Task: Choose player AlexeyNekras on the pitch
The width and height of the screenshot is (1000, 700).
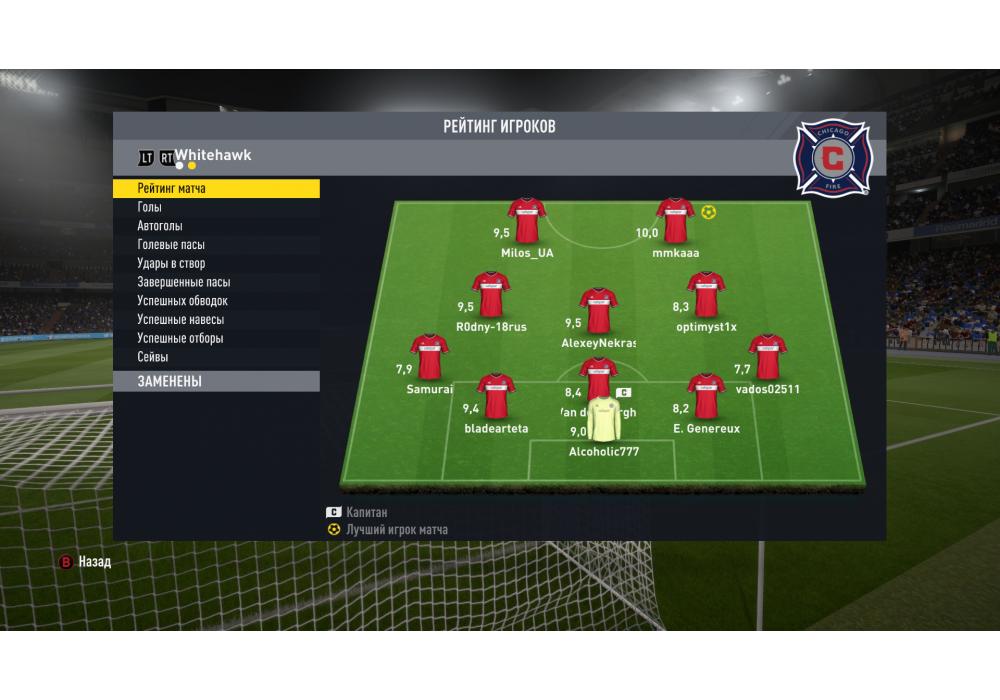Action: [x=598, y=311]
